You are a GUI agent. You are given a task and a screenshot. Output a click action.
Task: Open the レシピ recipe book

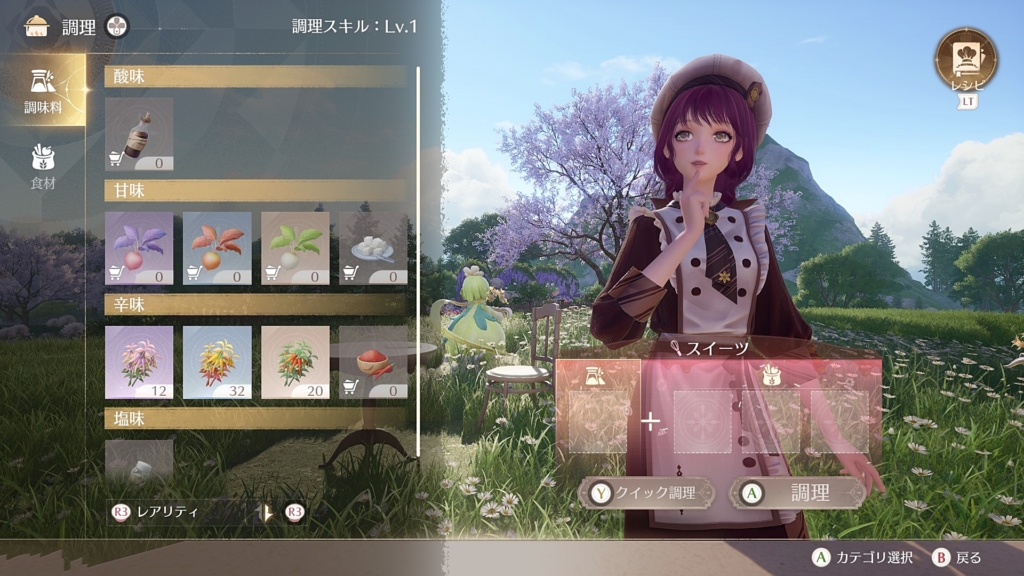(966, 60)
